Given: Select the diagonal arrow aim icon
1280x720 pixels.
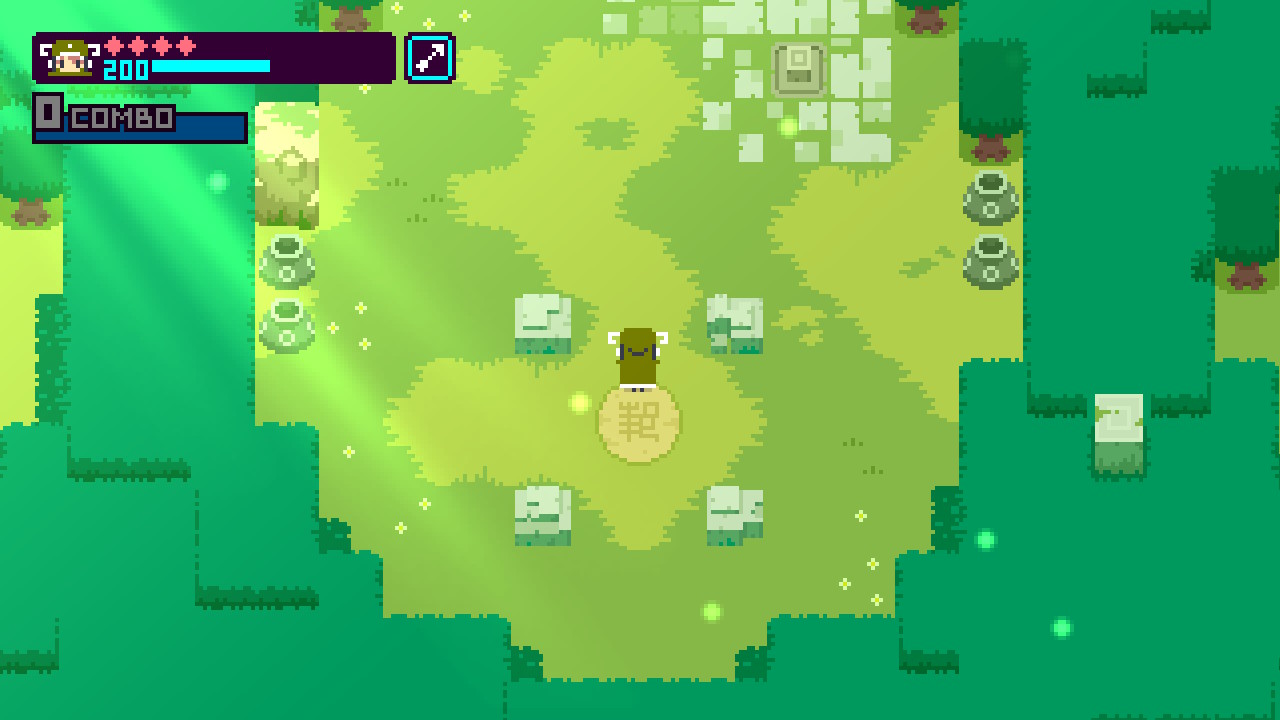Looking at the screenshot, I should click(431, 58).
